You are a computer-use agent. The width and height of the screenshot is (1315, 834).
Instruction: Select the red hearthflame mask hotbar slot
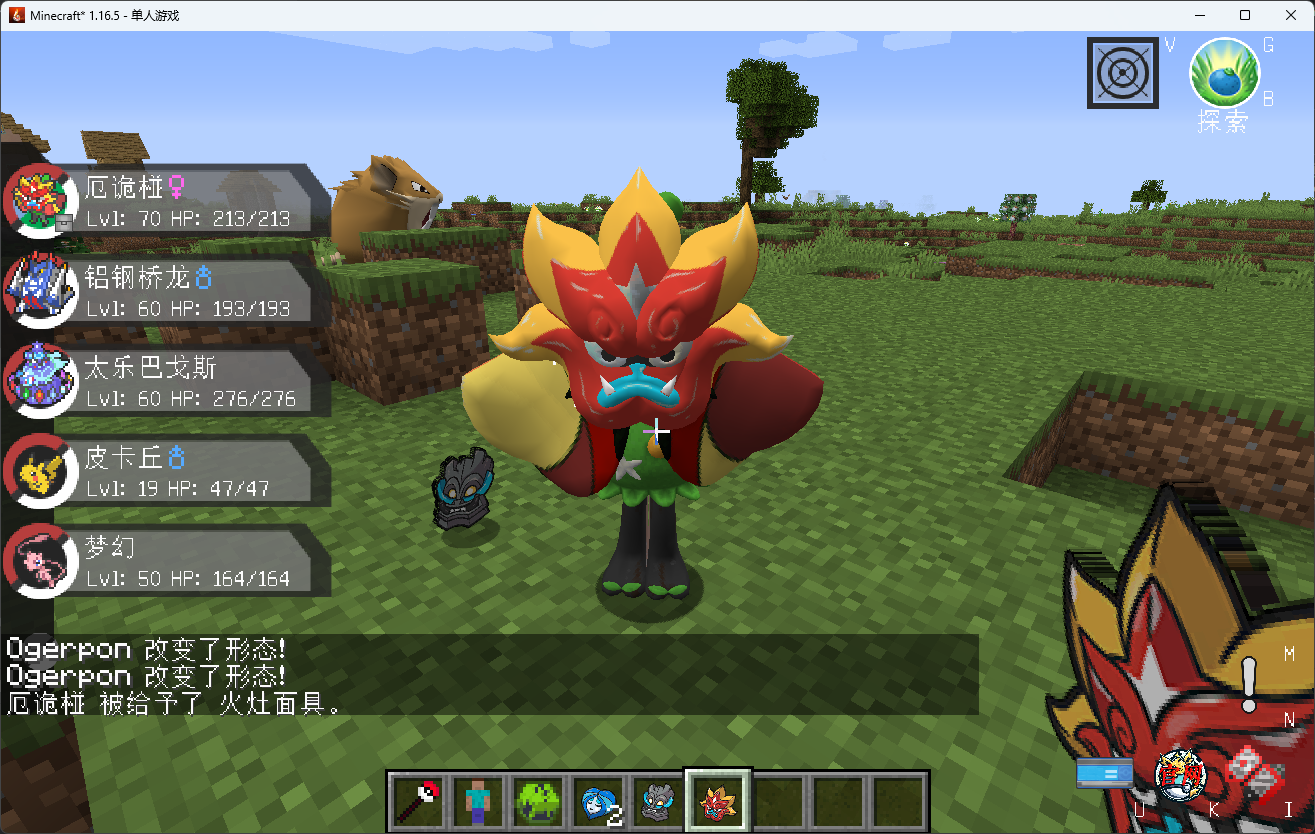point(717,800)
